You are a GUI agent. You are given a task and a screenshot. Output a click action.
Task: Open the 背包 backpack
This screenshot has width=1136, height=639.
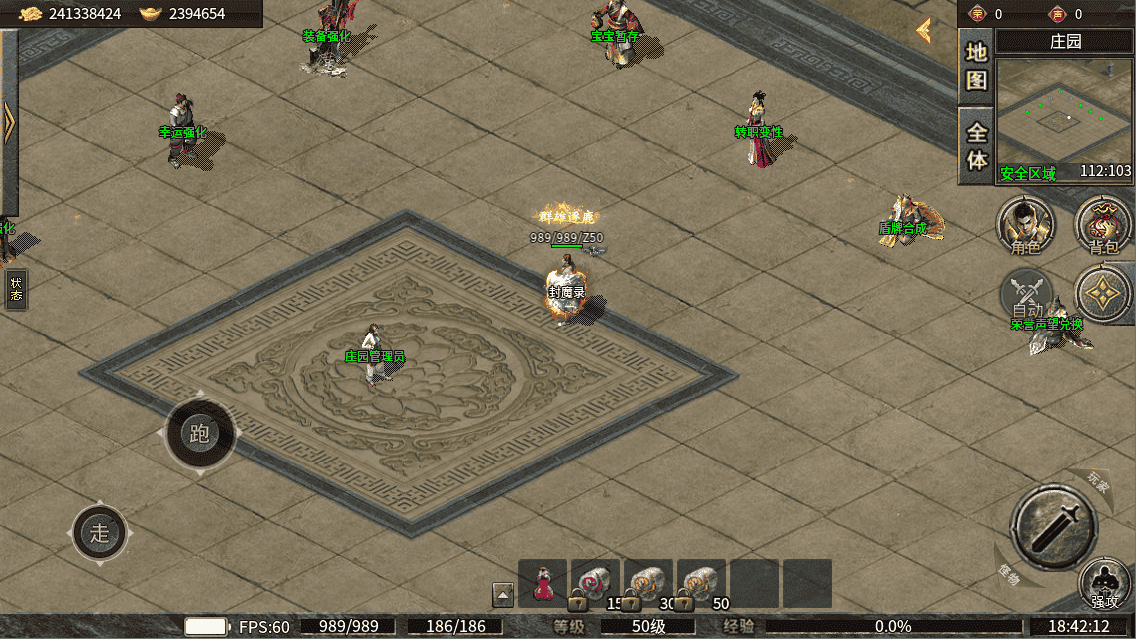(1103, 224)
